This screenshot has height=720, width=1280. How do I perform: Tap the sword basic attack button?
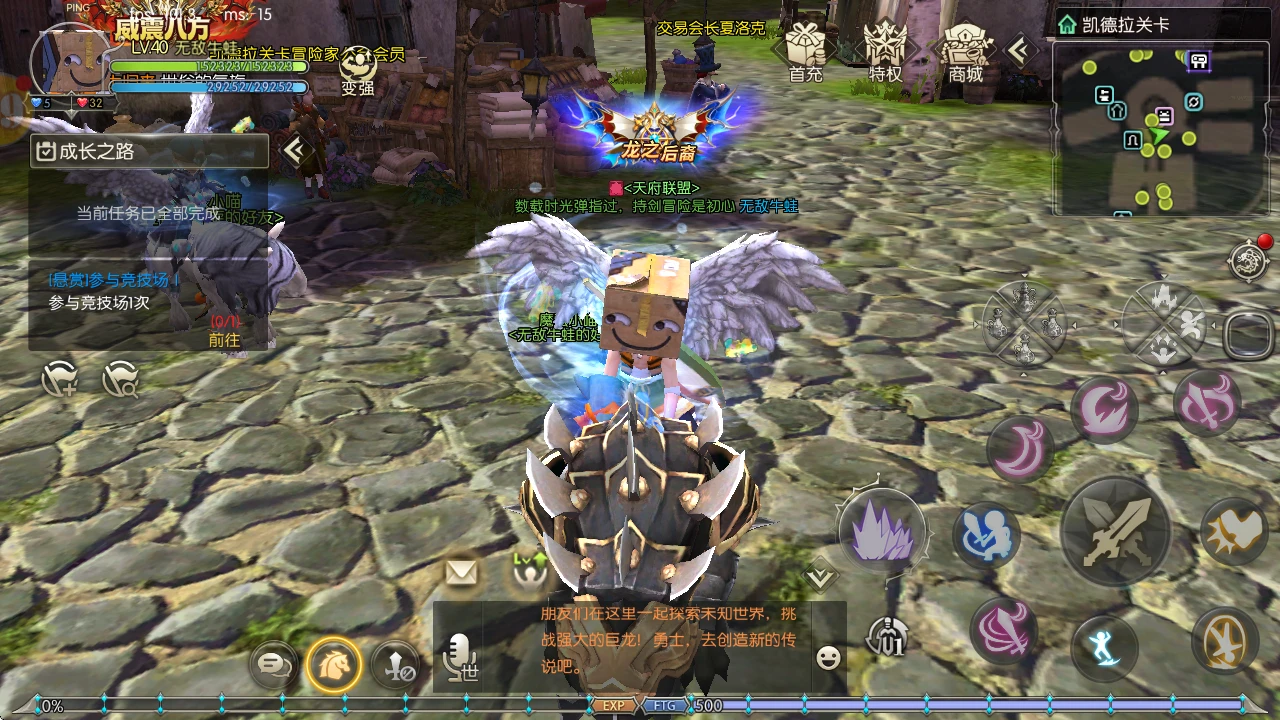click(x=1114, y=530)
